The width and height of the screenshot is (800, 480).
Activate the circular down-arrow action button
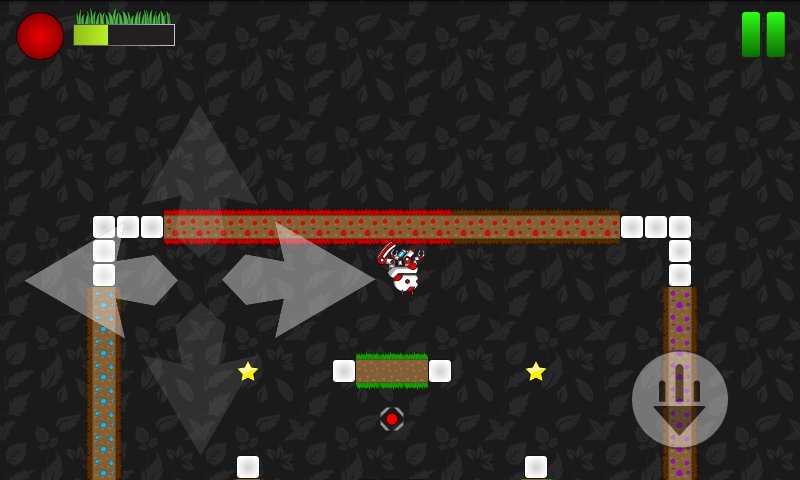point(680,399)
